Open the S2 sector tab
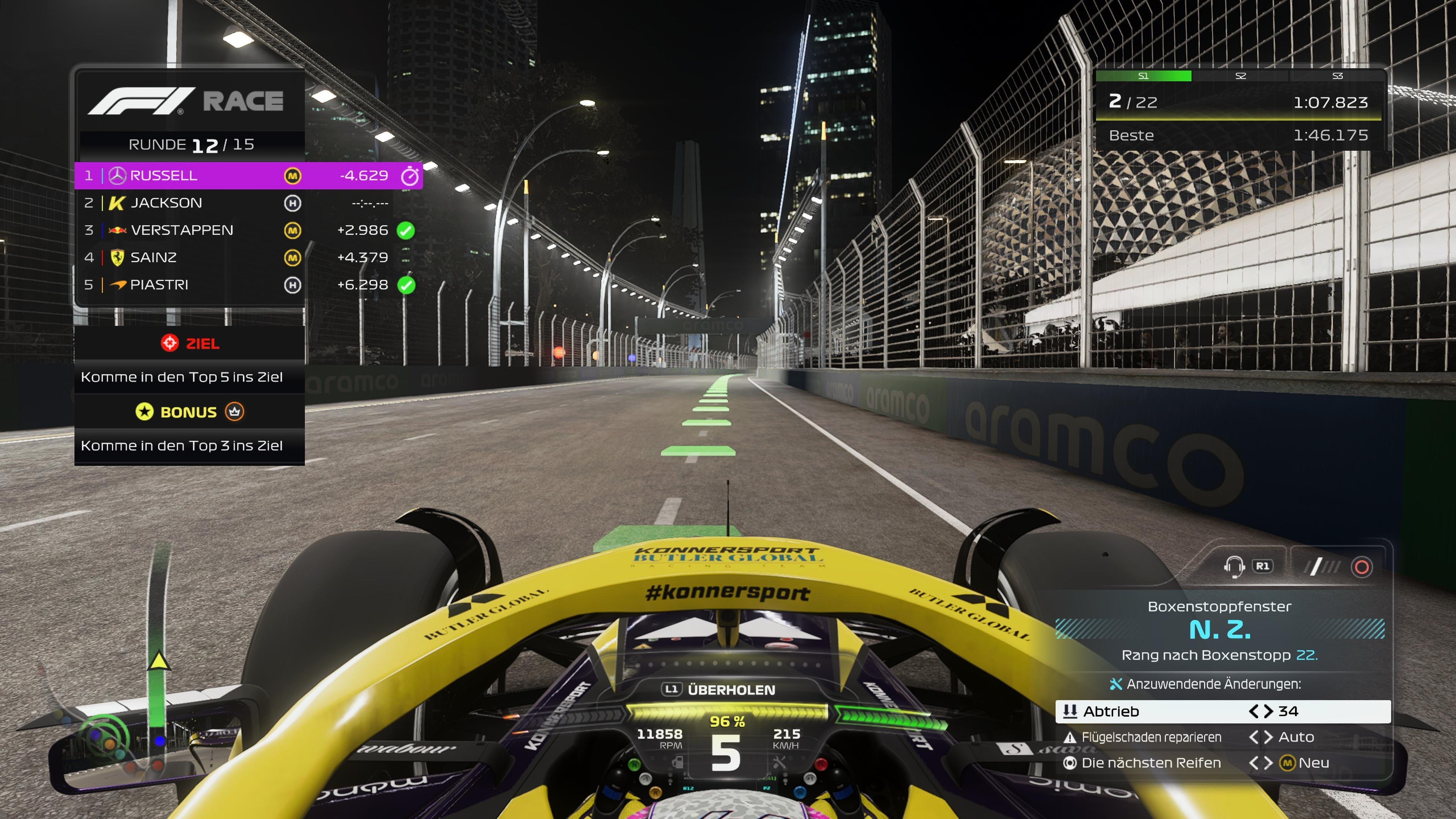Screen dimensions: 1456x819 click(1241, 76)
